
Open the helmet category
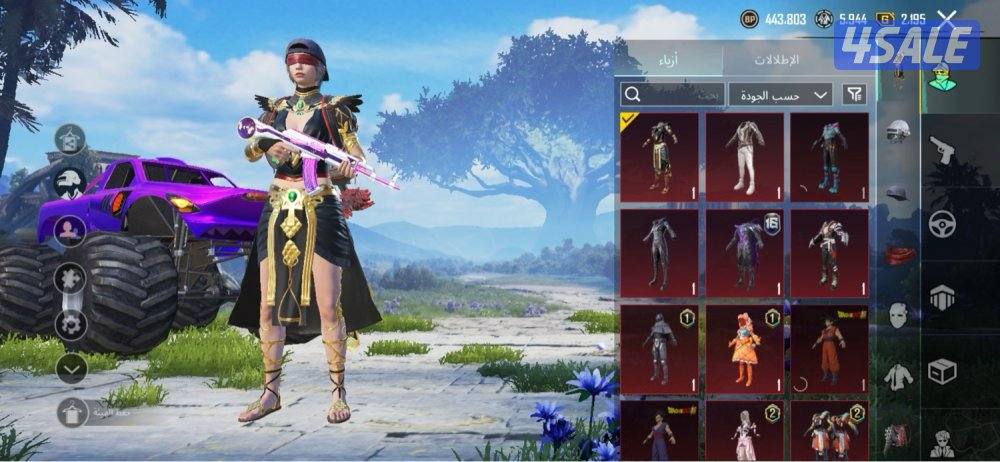(x=897, y=132)
